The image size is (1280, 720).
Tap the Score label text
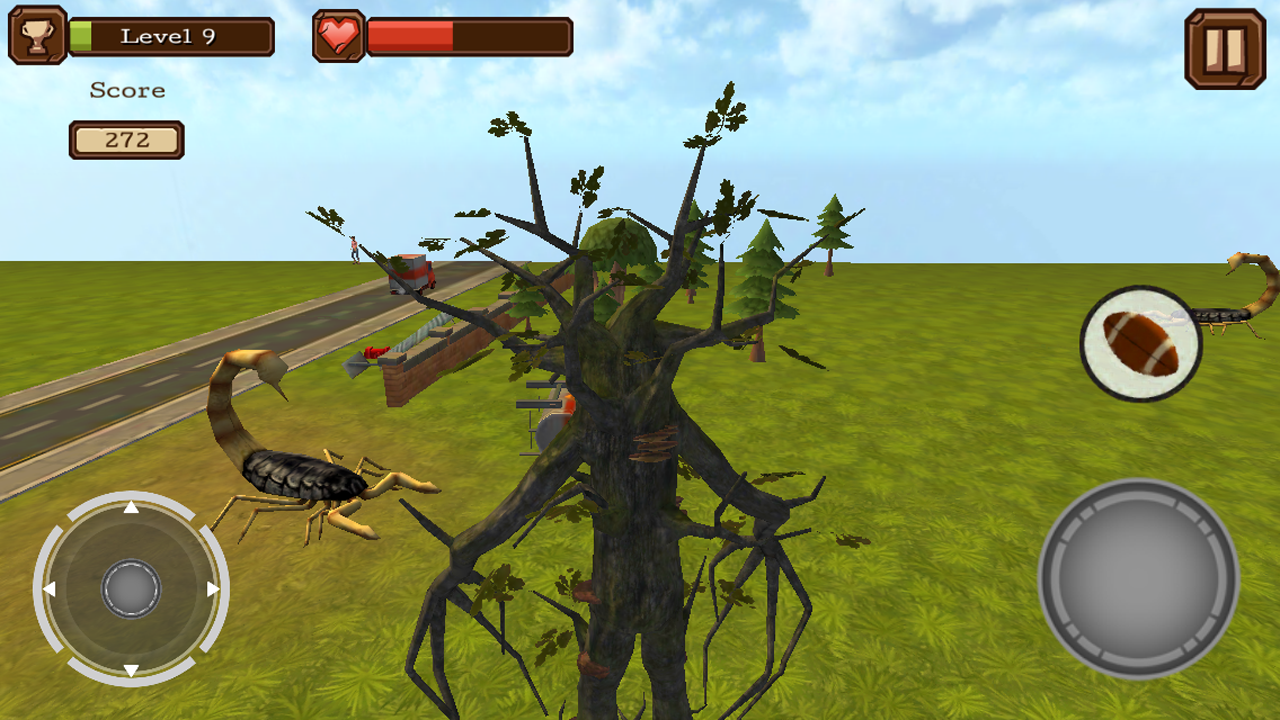127,90
